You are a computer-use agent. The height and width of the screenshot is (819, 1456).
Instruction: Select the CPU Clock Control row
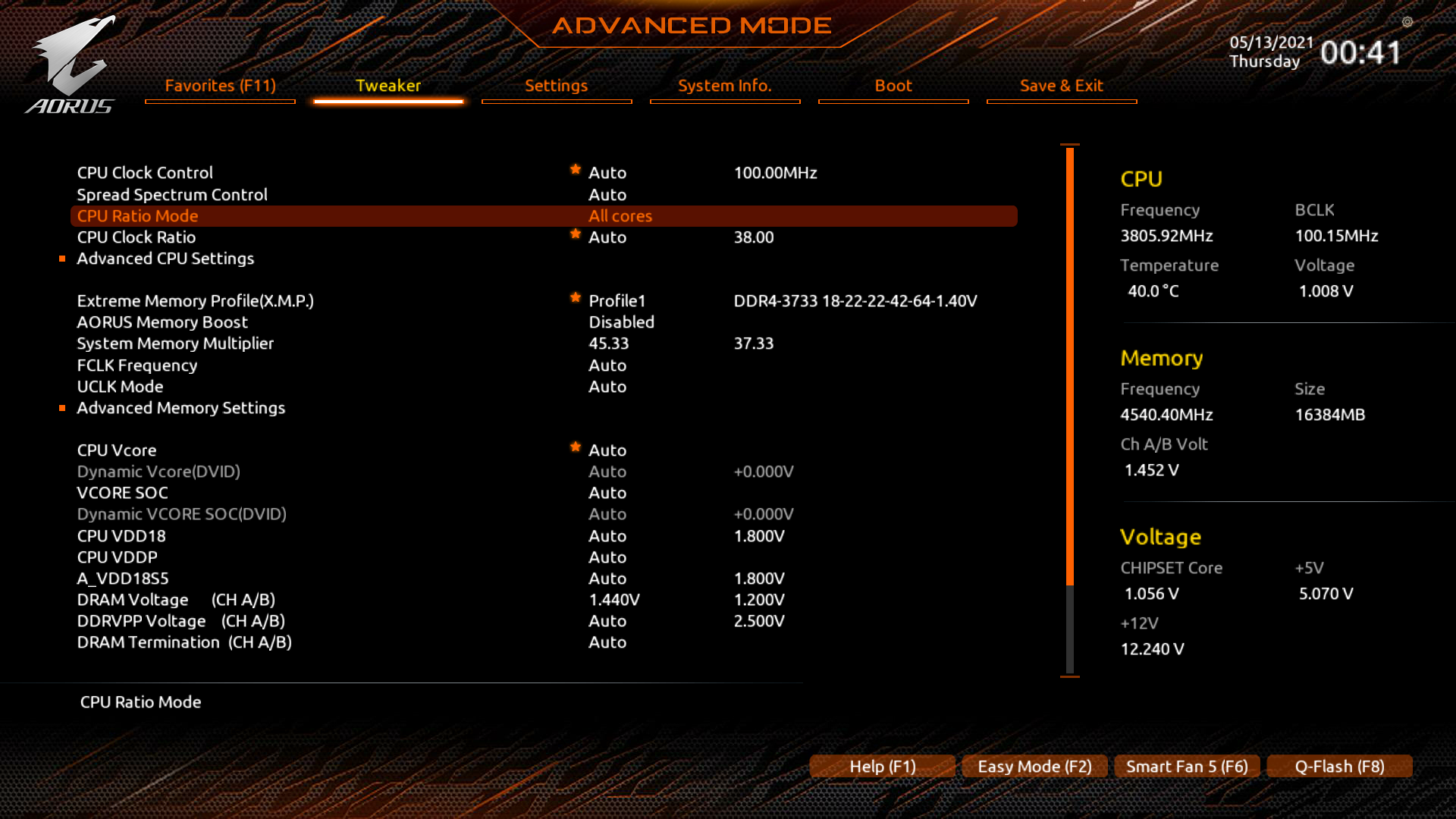[x=145, y=173]
